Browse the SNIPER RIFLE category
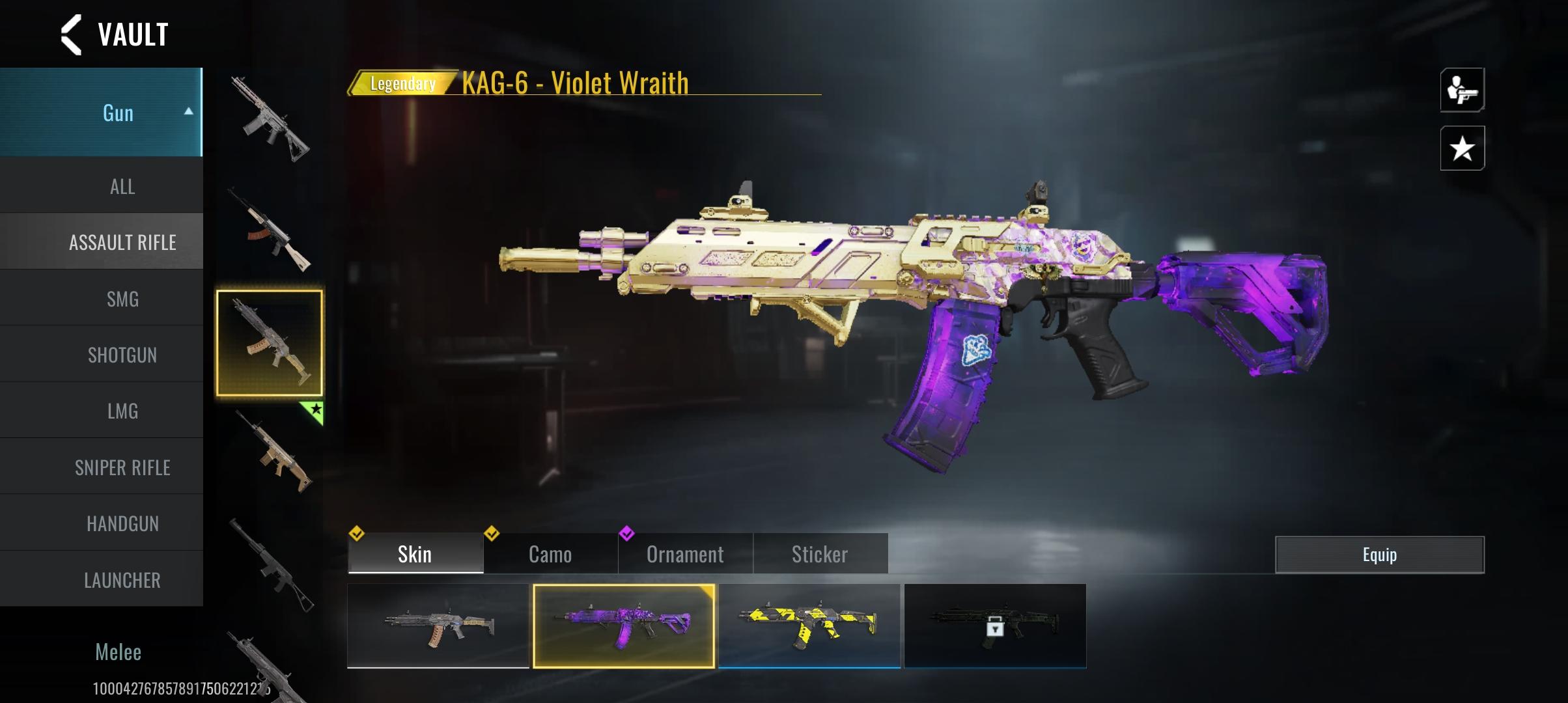The width and height of the screenshot is (1568, 703). (x=122, y=467)
